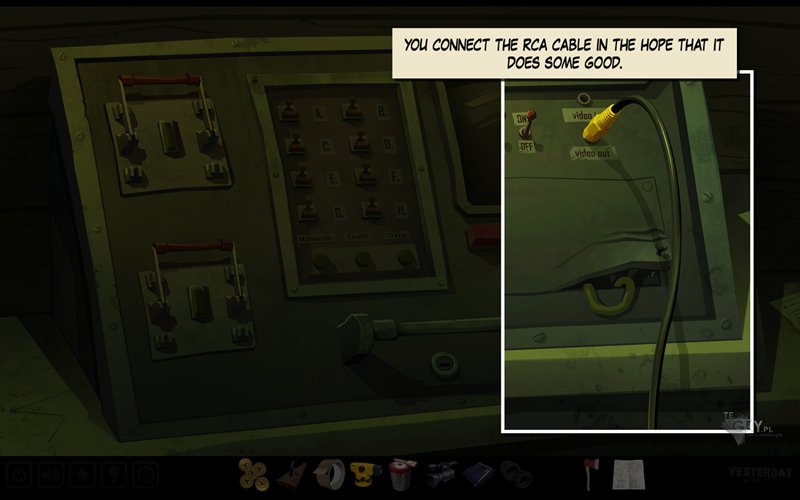Select the video camera item
Image resolution: width=800 pixels, height=500 pixels.
[x=440, y=473]
